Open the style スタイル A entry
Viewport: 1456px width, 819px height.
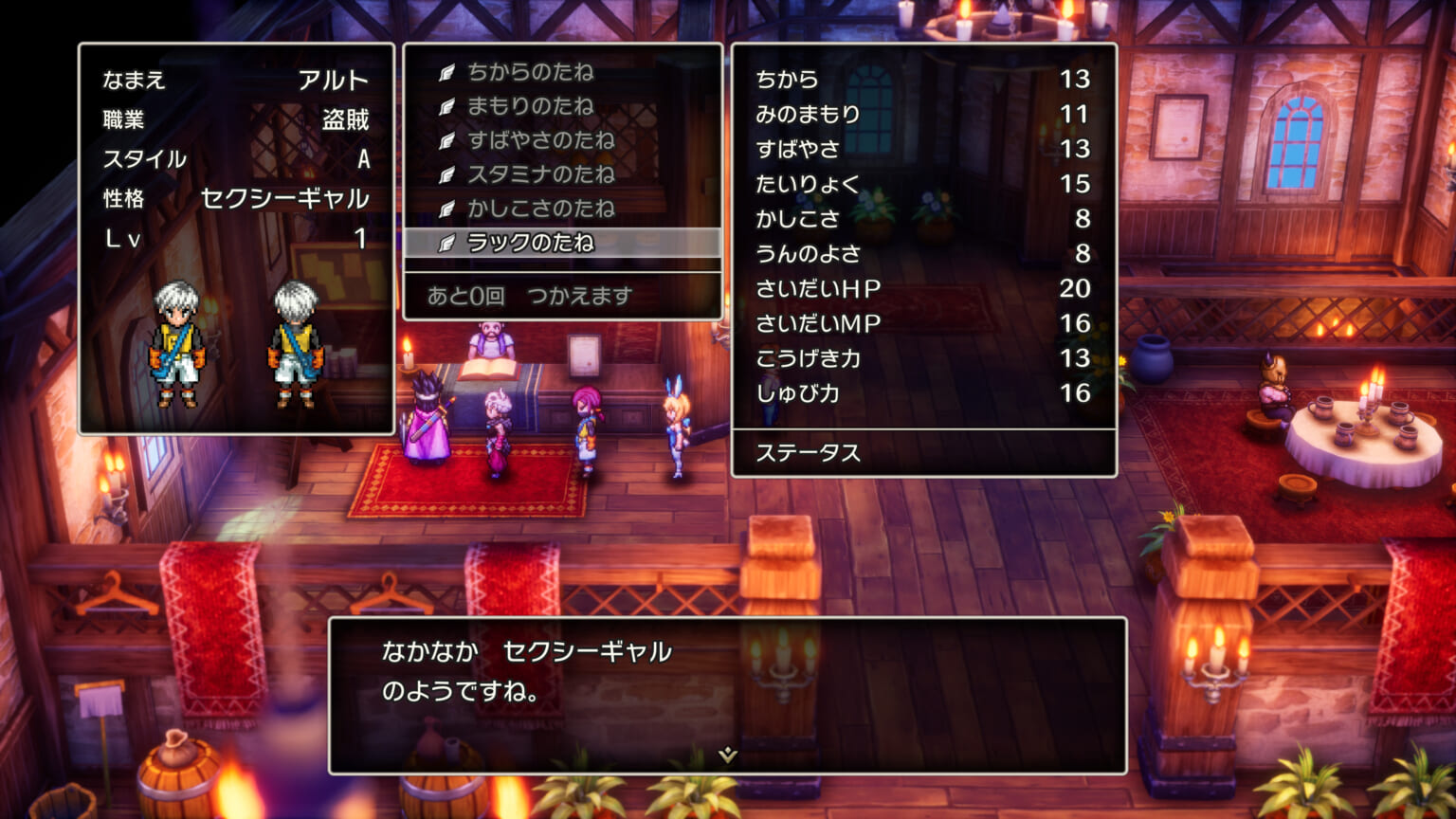tap(237, 161)
